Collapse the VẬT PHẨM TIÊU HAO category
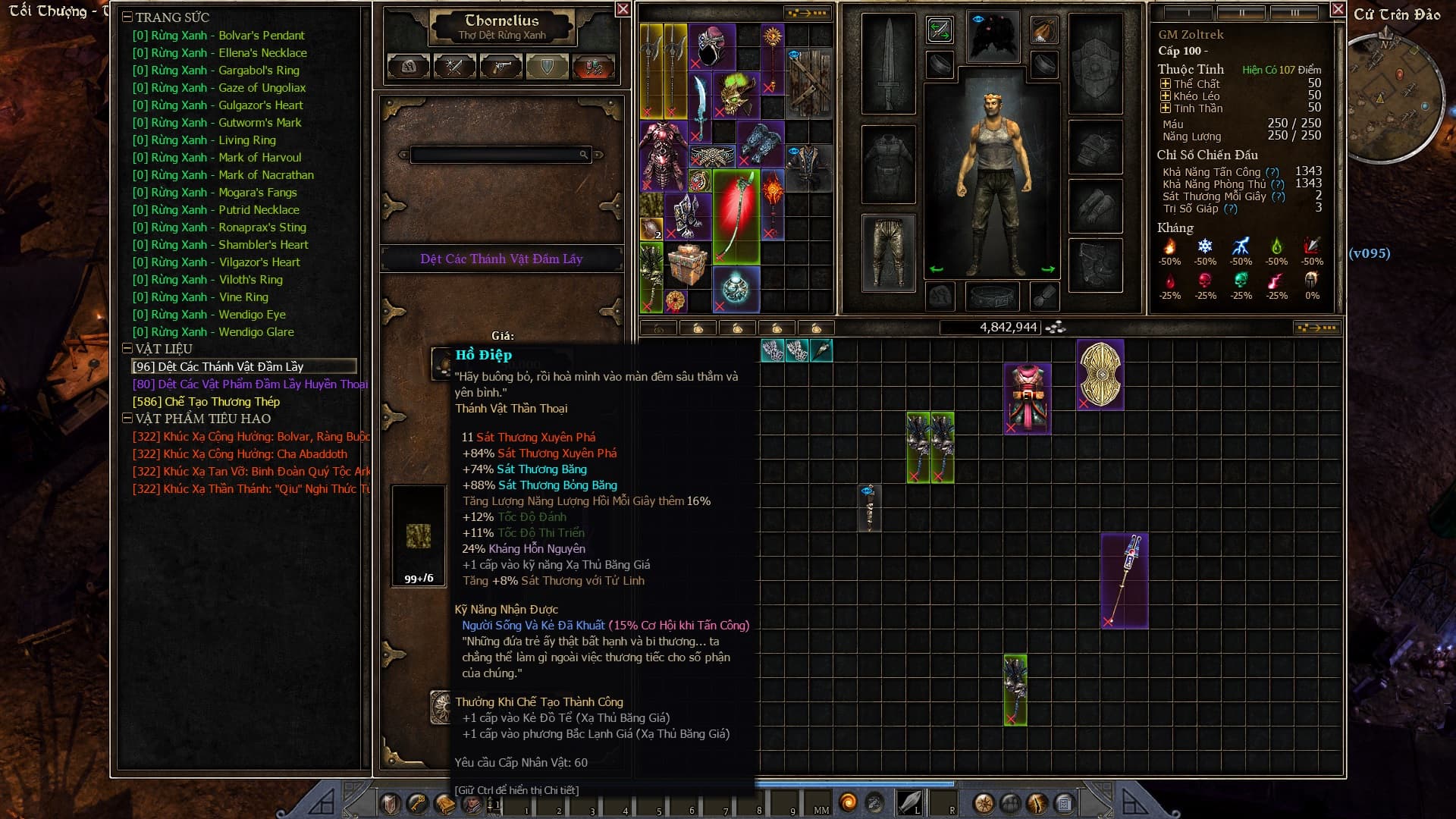1456x819 pixels. [127, 419]
